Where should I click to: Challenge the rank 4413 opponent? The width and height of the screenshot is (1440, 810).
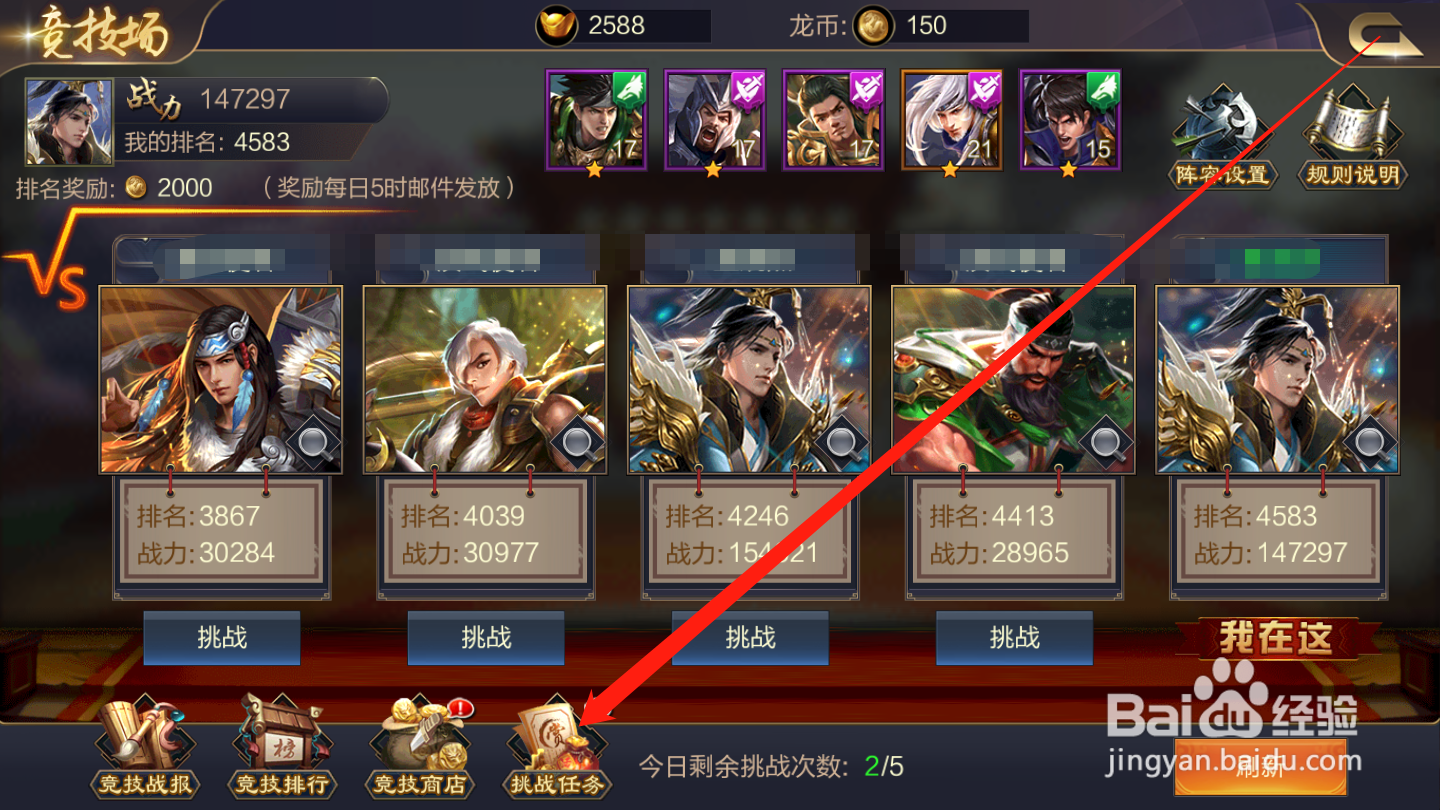point(1014,638)
